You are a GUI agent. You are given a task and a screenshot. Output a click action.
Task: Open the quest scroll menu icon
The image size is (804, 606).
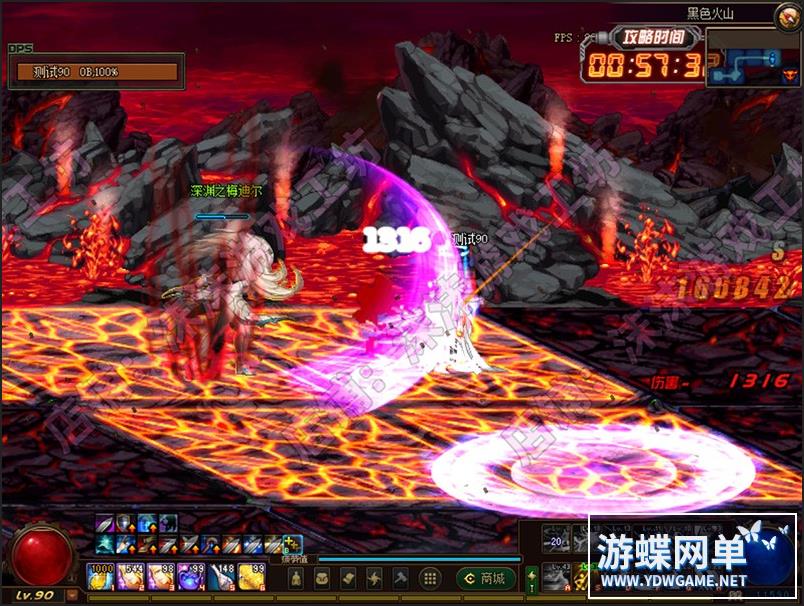(349, 578)
